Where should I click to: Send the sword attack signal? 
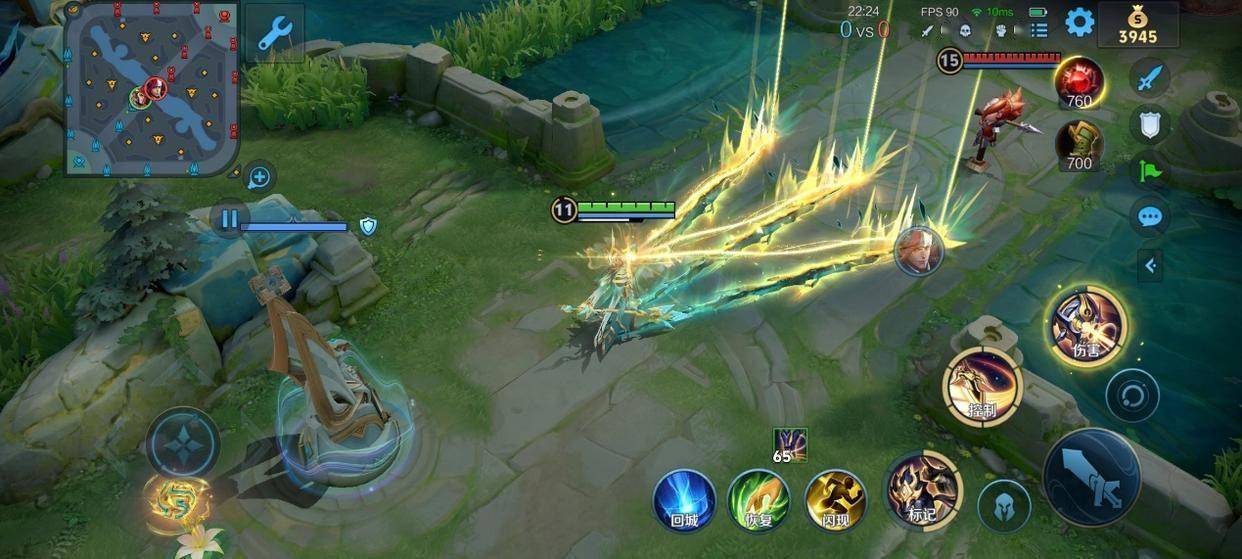click(x=1150, y=77)
